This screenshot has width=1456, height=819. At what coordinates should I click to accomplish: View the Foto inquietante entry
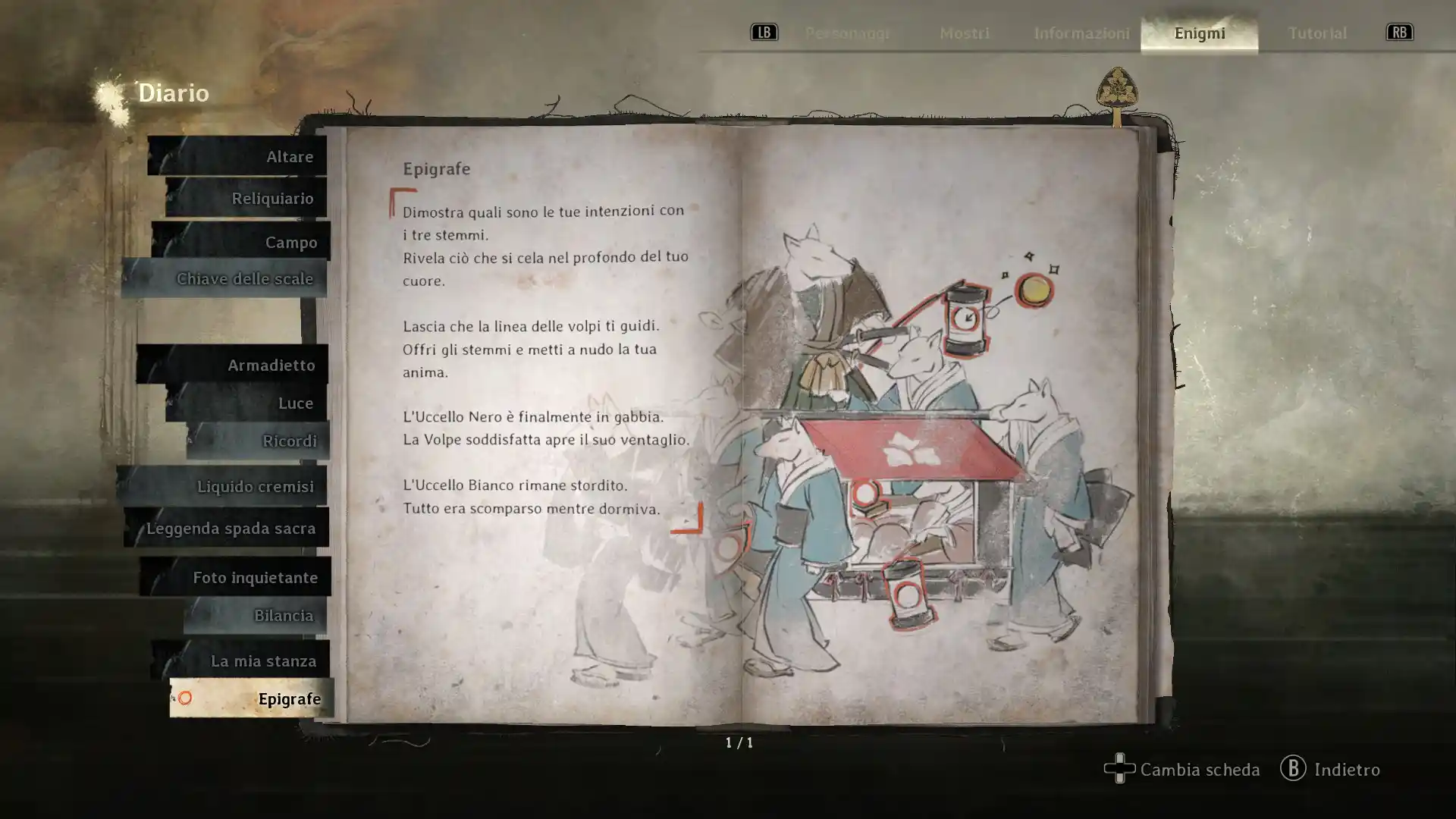point(256,576)
